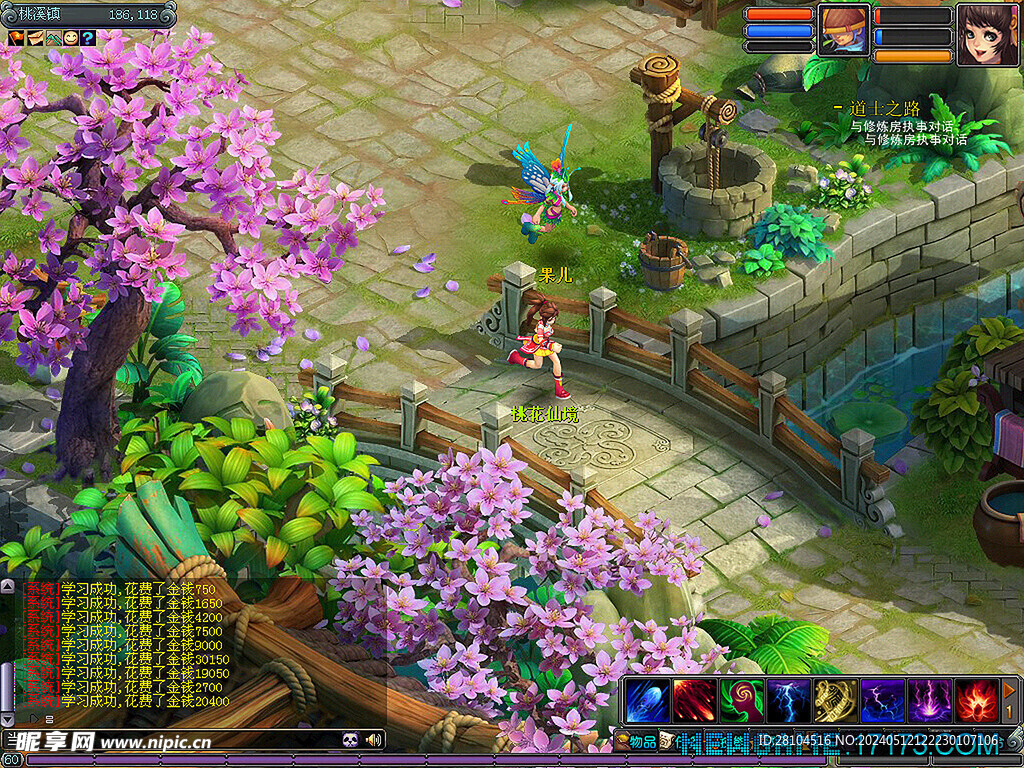Cast the red meteor shower skill
This screenshot has width=1024, height=768.
coord(694,700)
